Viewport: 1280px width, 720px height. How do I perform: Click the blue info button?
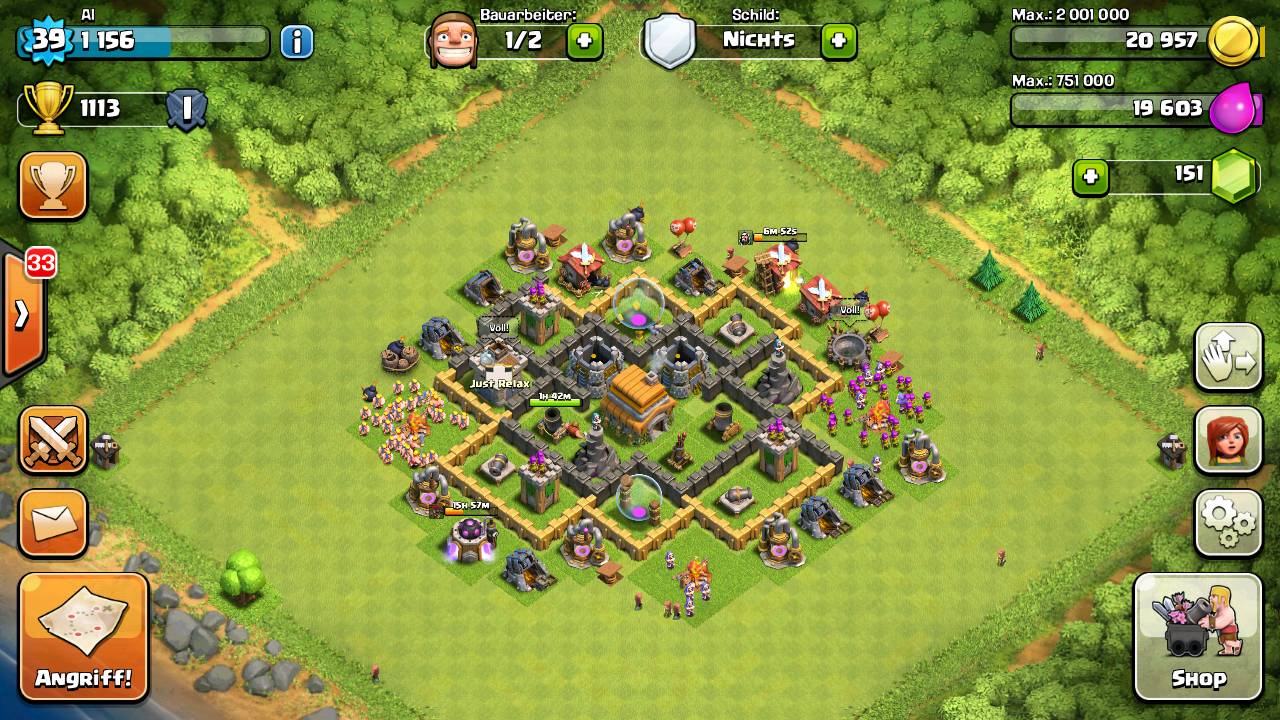(x=297, y=42)
